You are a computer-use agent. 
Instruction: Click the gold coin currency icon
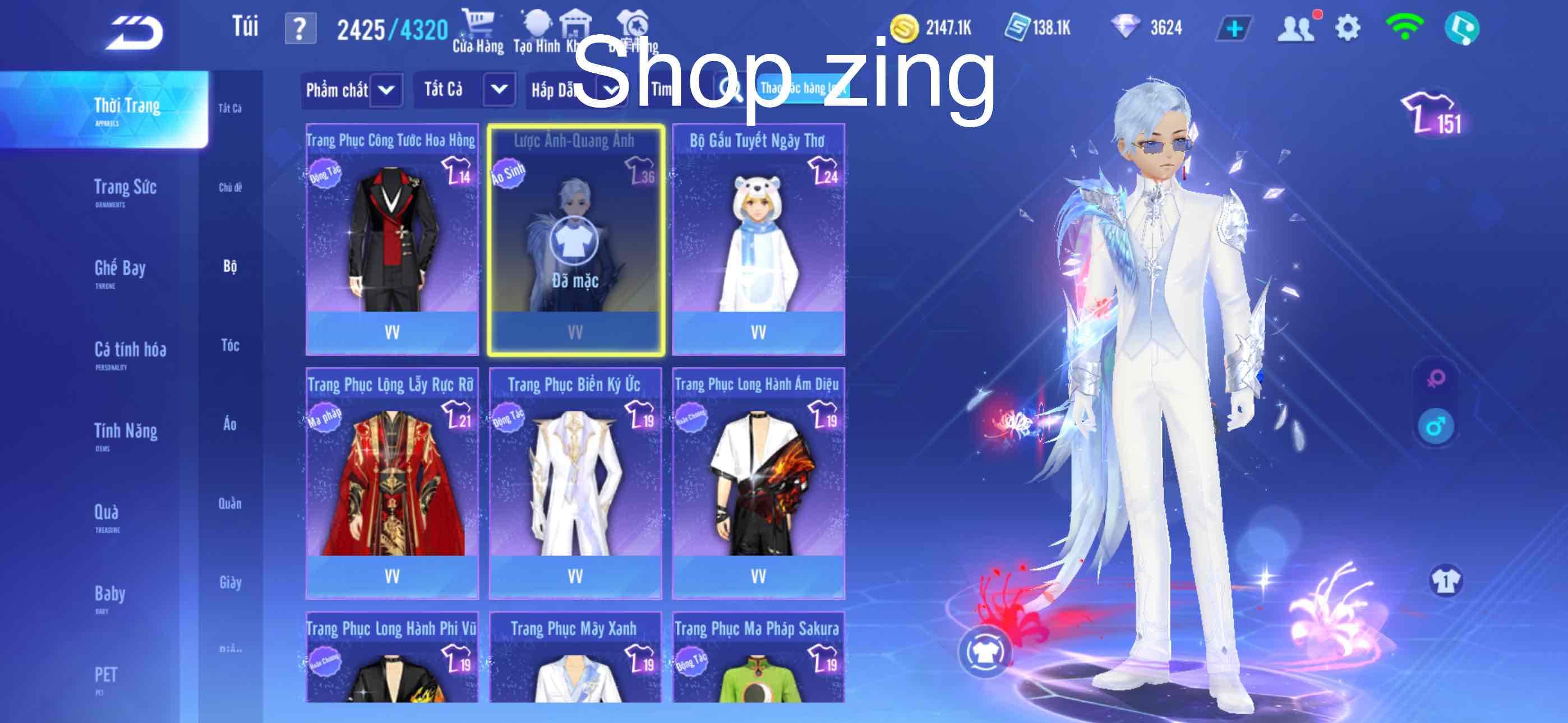907,27
